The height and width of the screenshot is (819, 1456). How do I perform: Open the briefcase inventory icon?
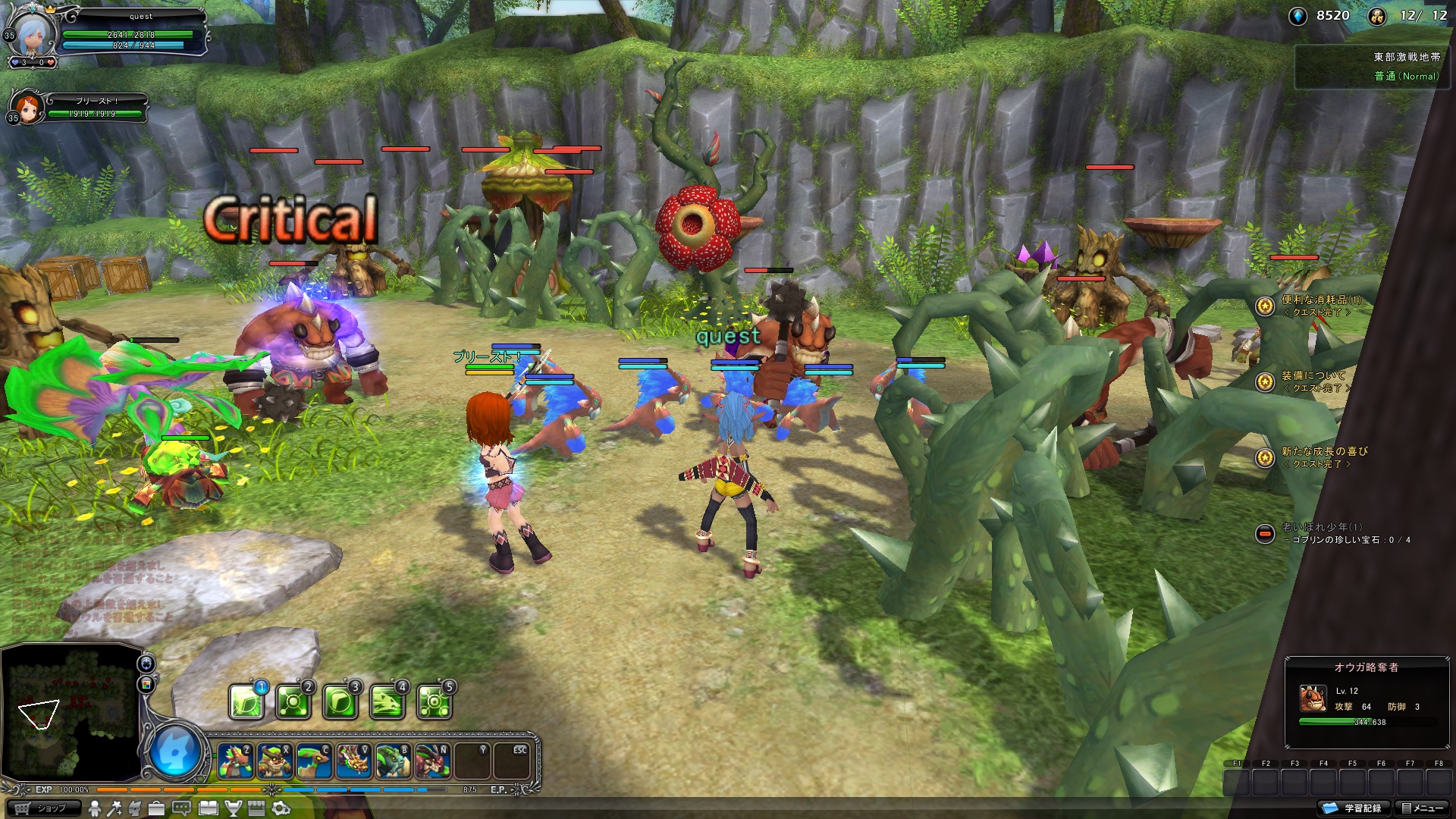coord(155,809)
